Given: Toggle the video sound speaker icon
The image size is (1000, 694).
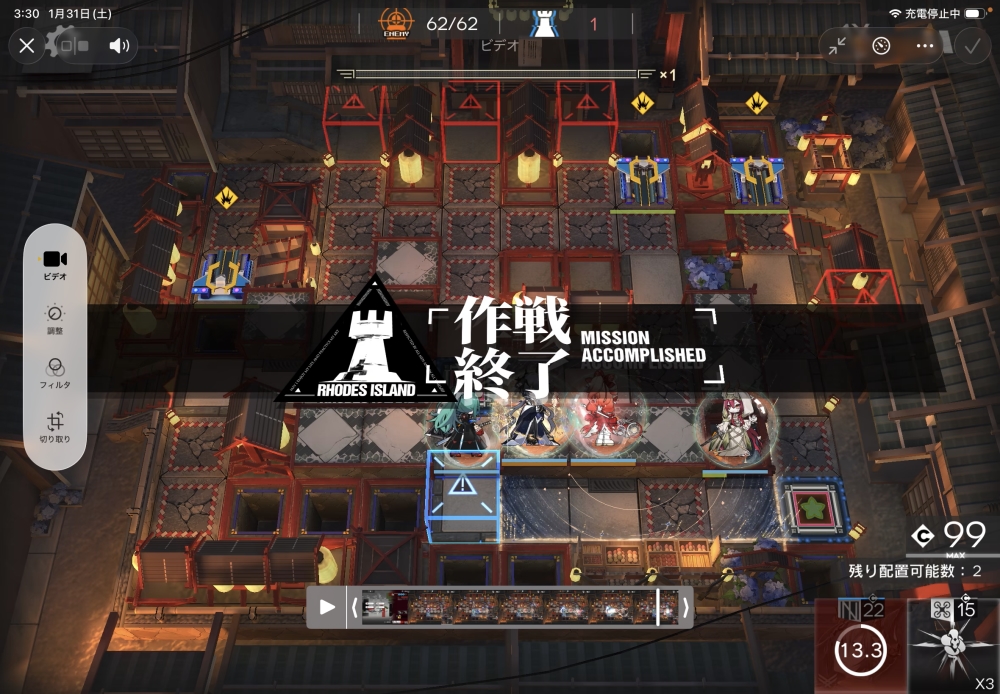Looking at the screenshot, I should click(x=120, y=46).
